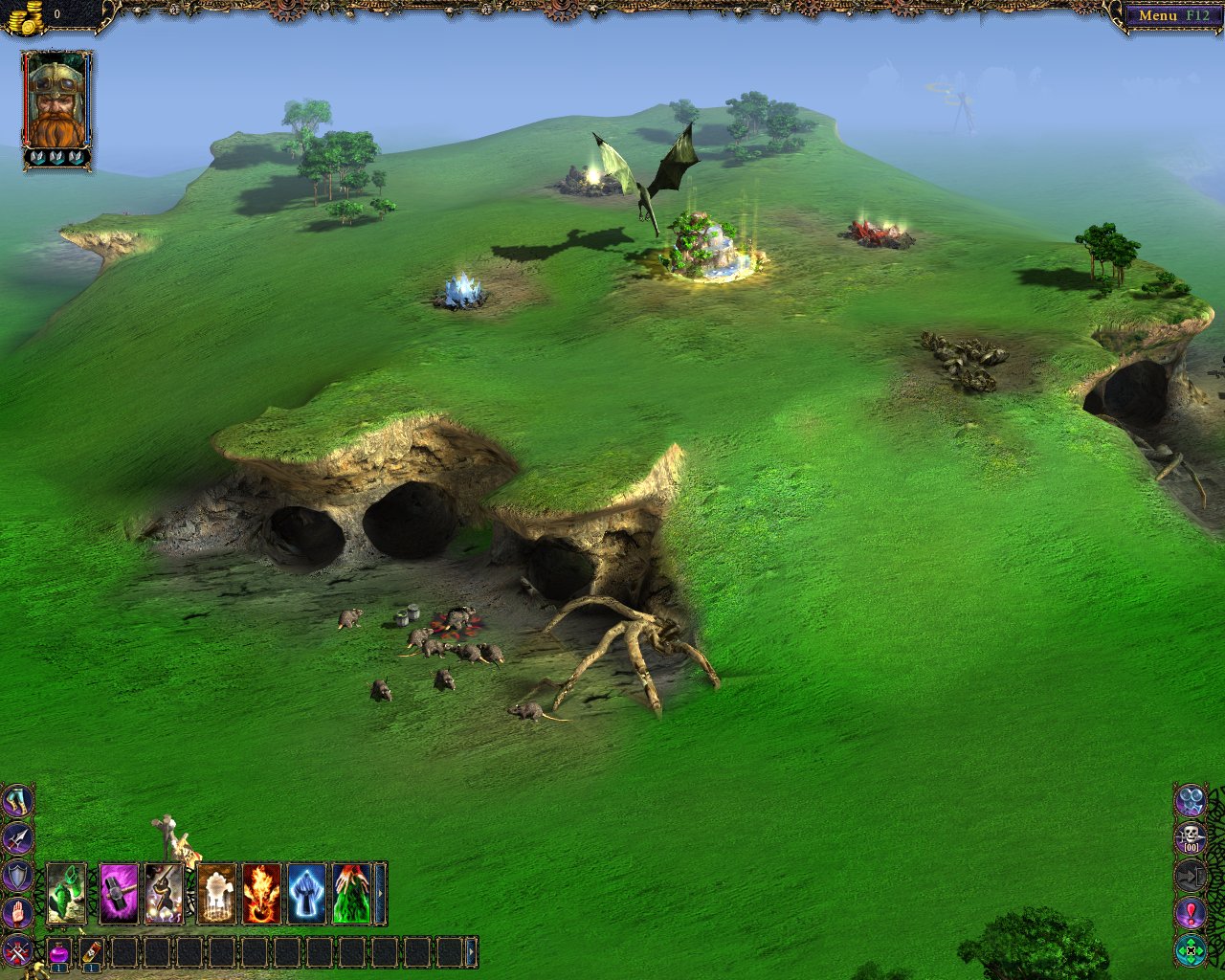The height and width of the screenshot is (980, 1225).
Task: Open the skull icon panel
Action: [x=1191, y=838]
